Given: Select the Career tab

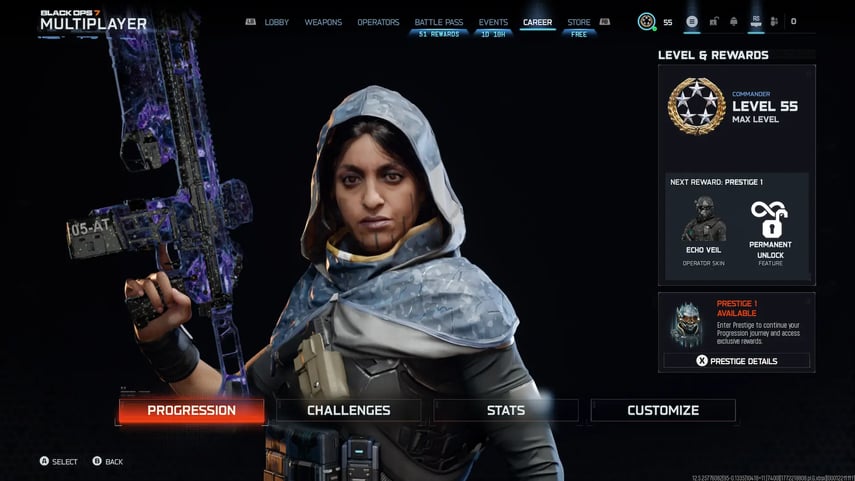Looking at the screenshot, I should coord(537,22).
